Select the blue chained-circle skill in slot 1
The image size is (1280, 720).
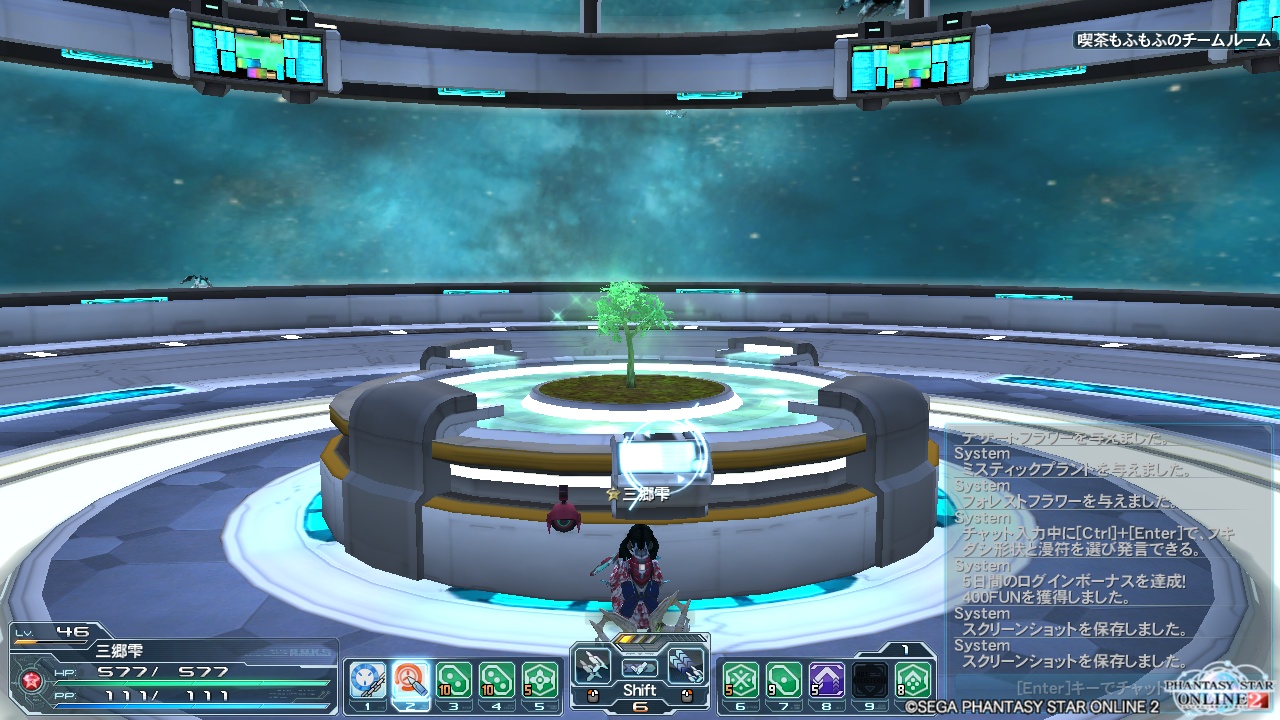(368, 681)
